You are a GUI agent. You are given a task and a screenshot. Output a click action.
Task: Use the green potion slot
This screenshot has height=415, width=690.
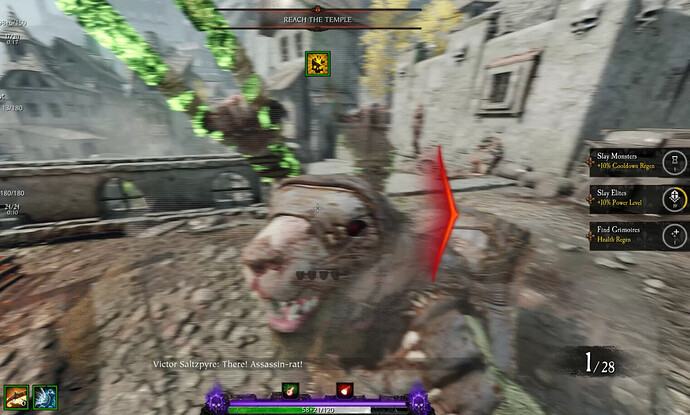tap(291, 389)
